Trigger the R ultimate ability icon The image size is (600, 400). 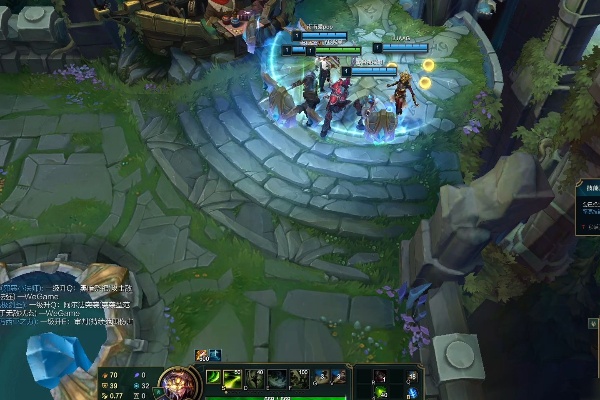tap(301, 378)
